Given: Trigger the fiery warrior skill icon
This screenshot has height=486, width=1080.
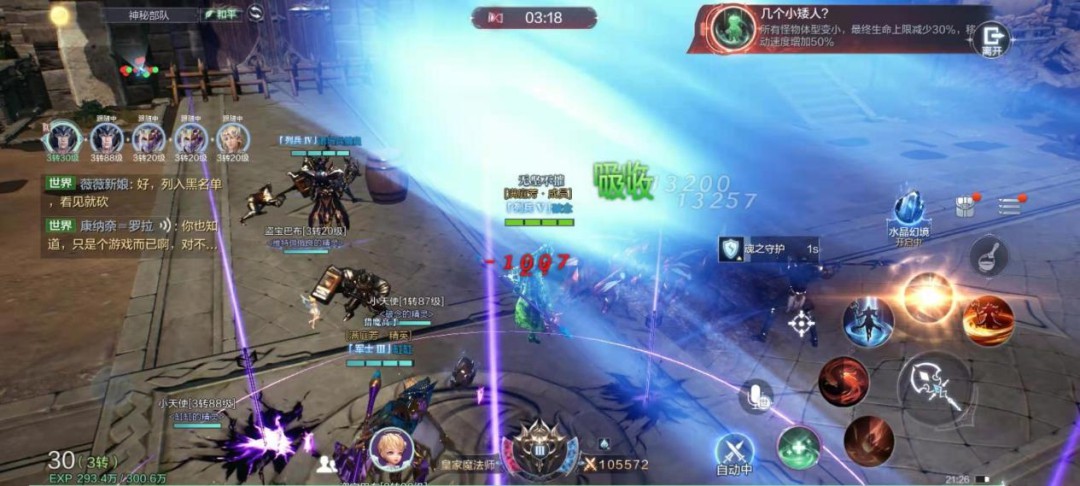Looking at the screenshot, I should 988,322.
